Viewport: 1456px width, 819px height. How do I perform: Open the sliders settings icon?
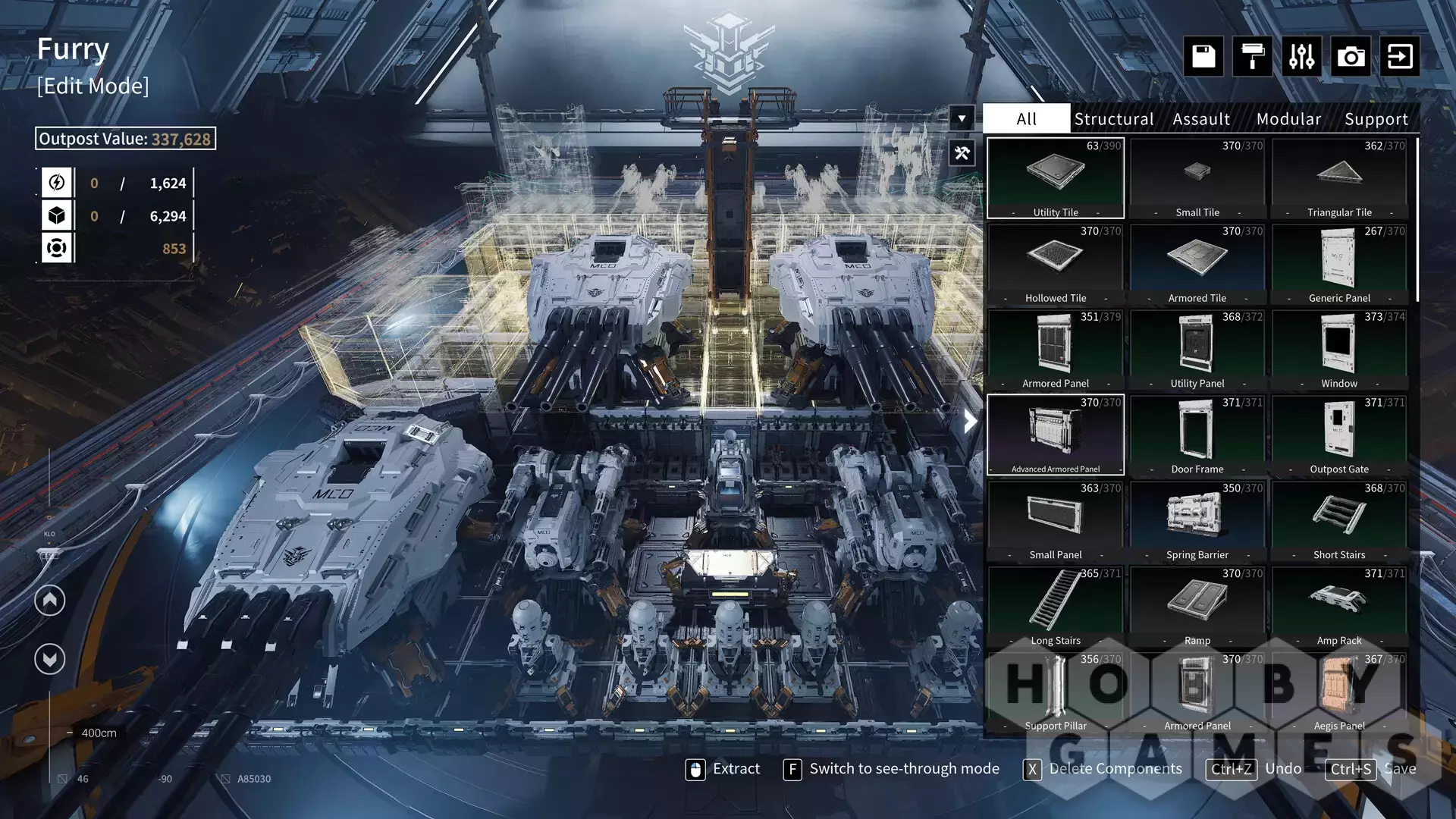(x=1301, y=56)
